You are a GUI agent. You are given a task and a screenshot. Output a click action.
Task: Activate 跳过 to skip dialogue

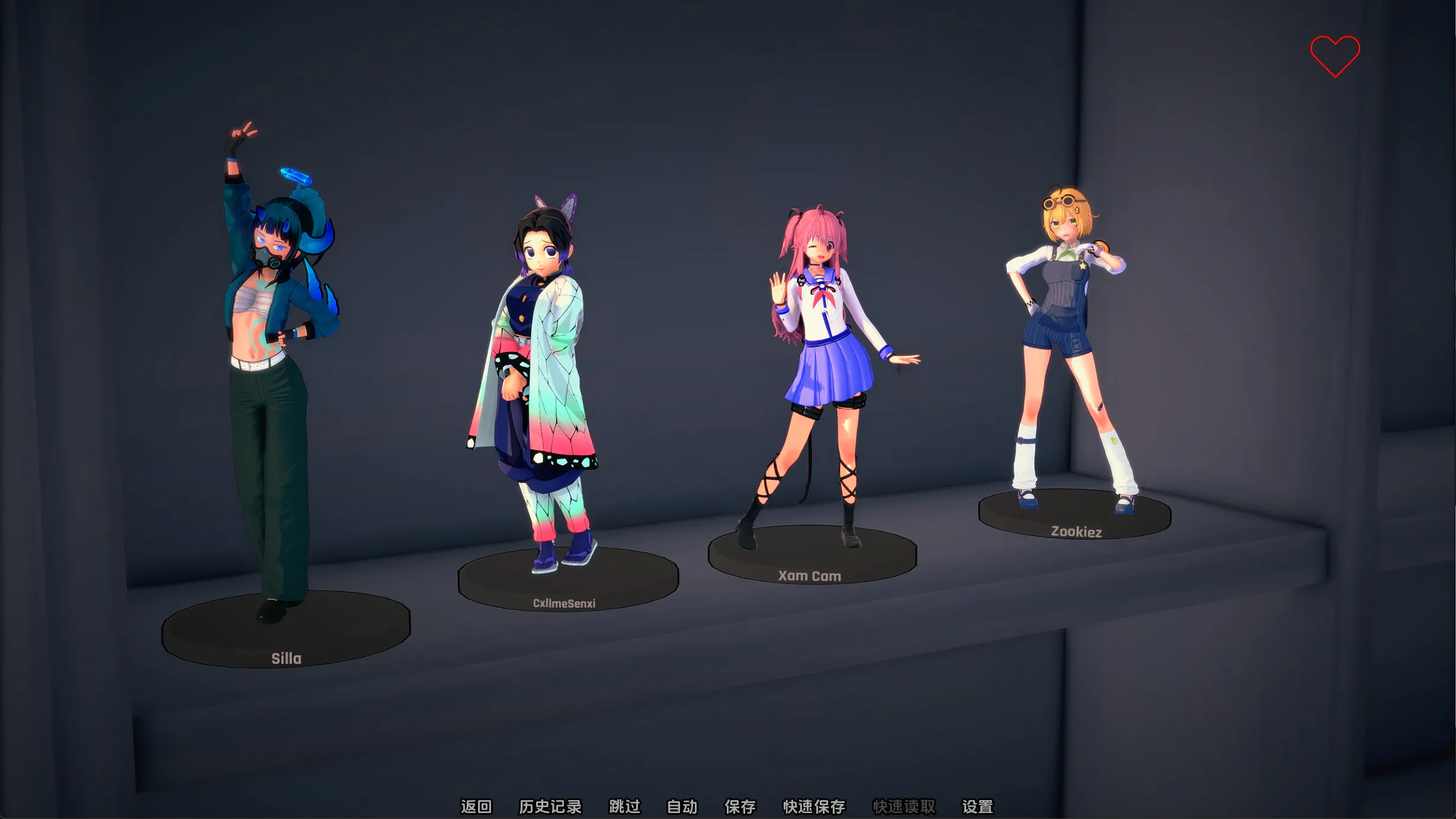(x=624, y=807)
